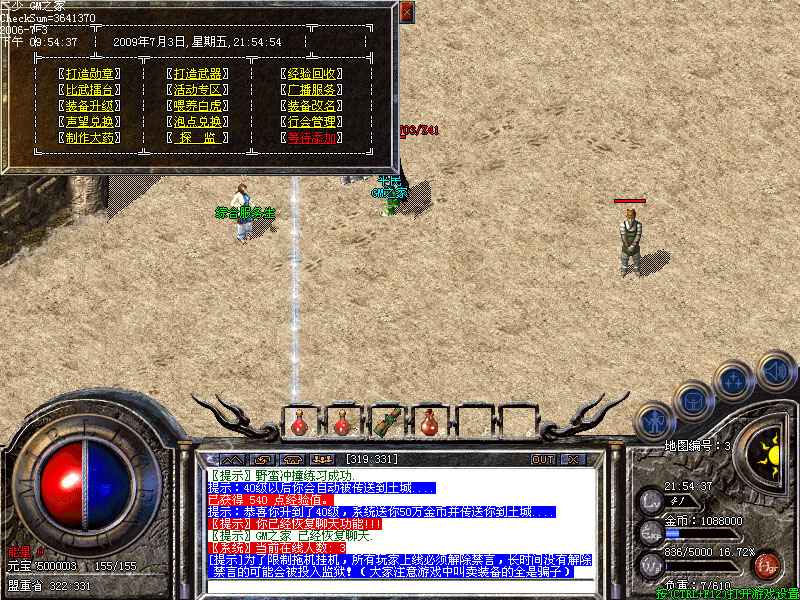
Task: Open 声望兑换 reputation exchange
Action: (89, 122)
